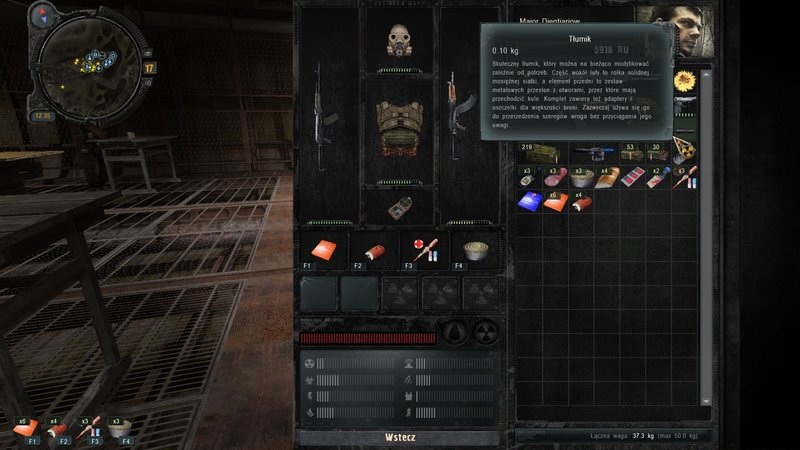The image size is (800, 450).
Task: Select the blue medkit in the backpack
Action: pyautogui.click(x=530, y=202)
